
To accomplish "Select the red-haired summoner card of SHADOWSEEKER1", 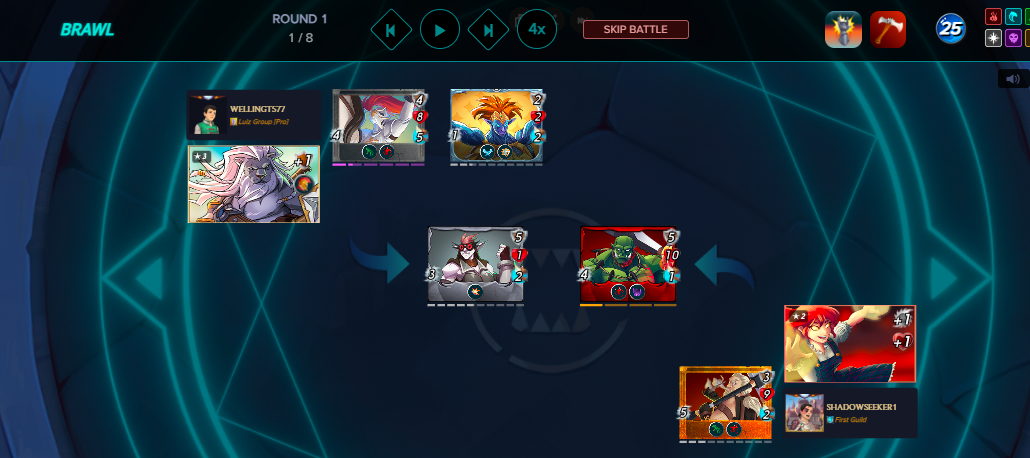I will tap(849, 344).
